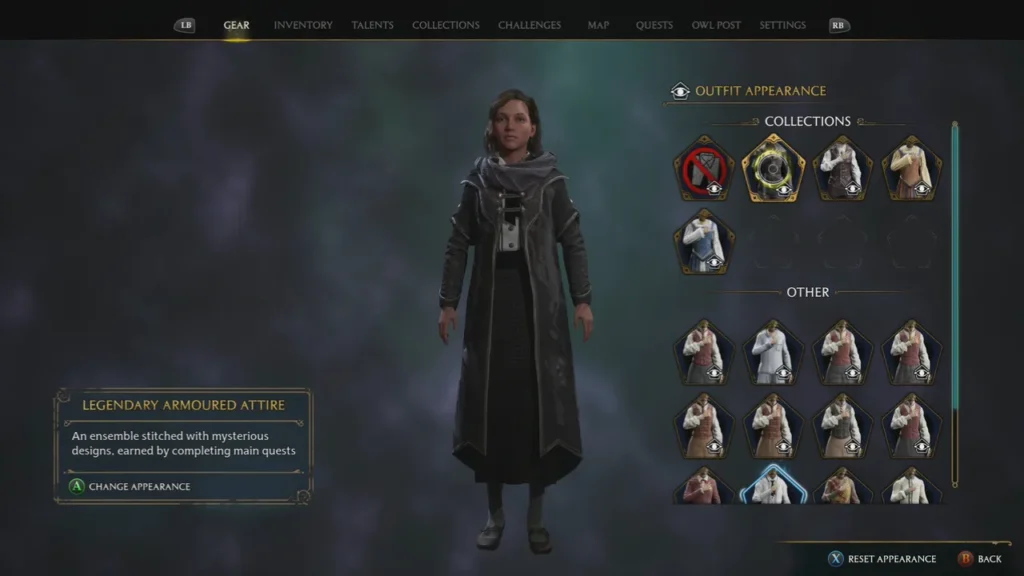Open the Owl Post tab
Screen dimensions: 1024x576
point(716,25)
